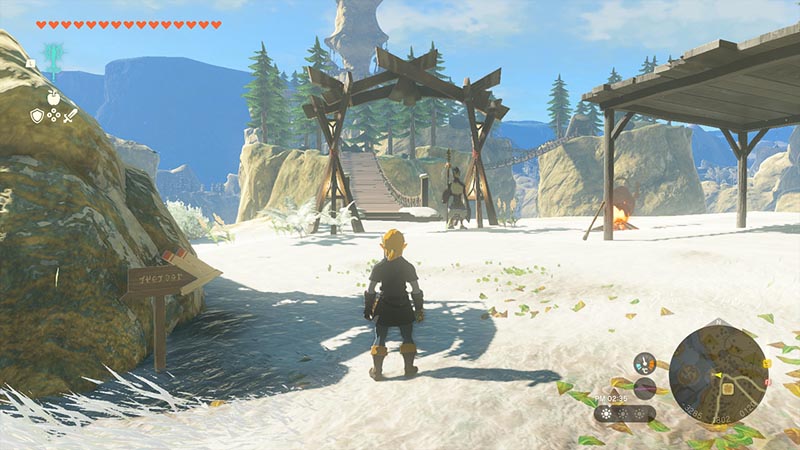Open the apple food quick-menu icon
This screenshot has height=450, width=800.
coord(53,97)
